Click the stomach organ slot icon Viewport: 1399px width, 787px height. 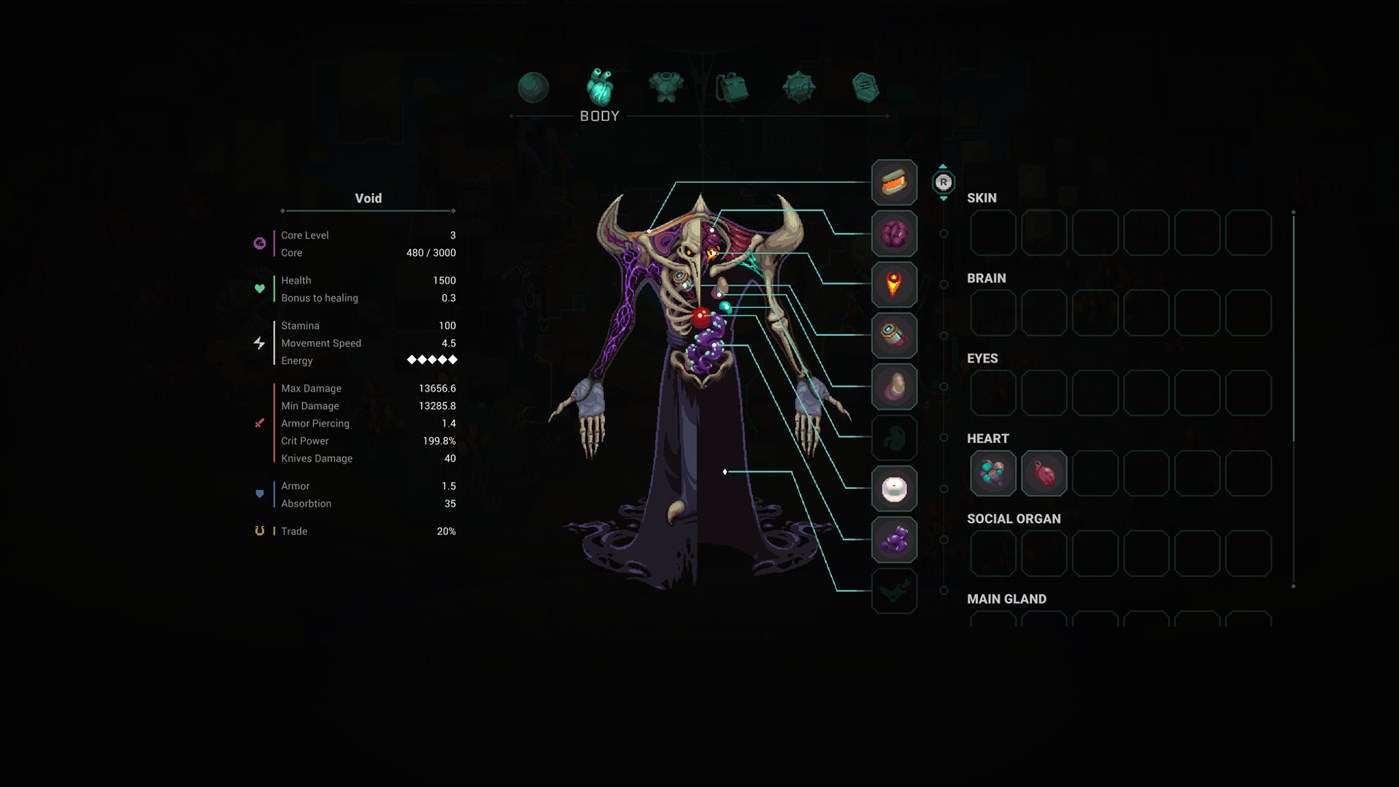pos(894,386)
